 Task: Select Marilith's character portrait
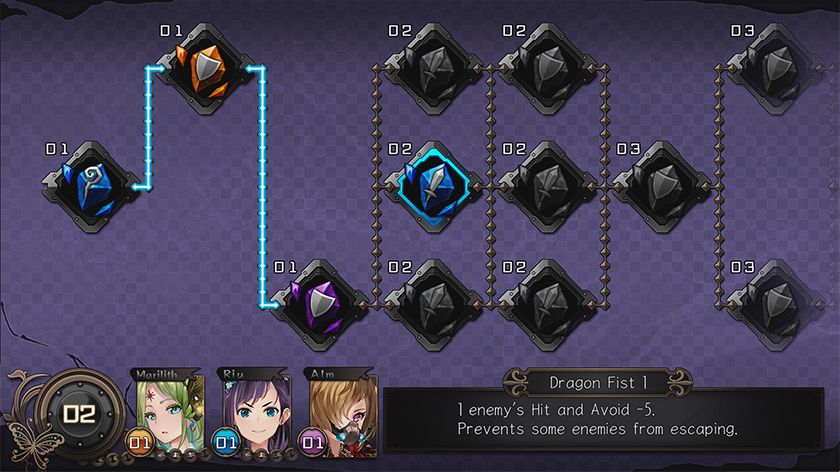(x=168, y=410)
